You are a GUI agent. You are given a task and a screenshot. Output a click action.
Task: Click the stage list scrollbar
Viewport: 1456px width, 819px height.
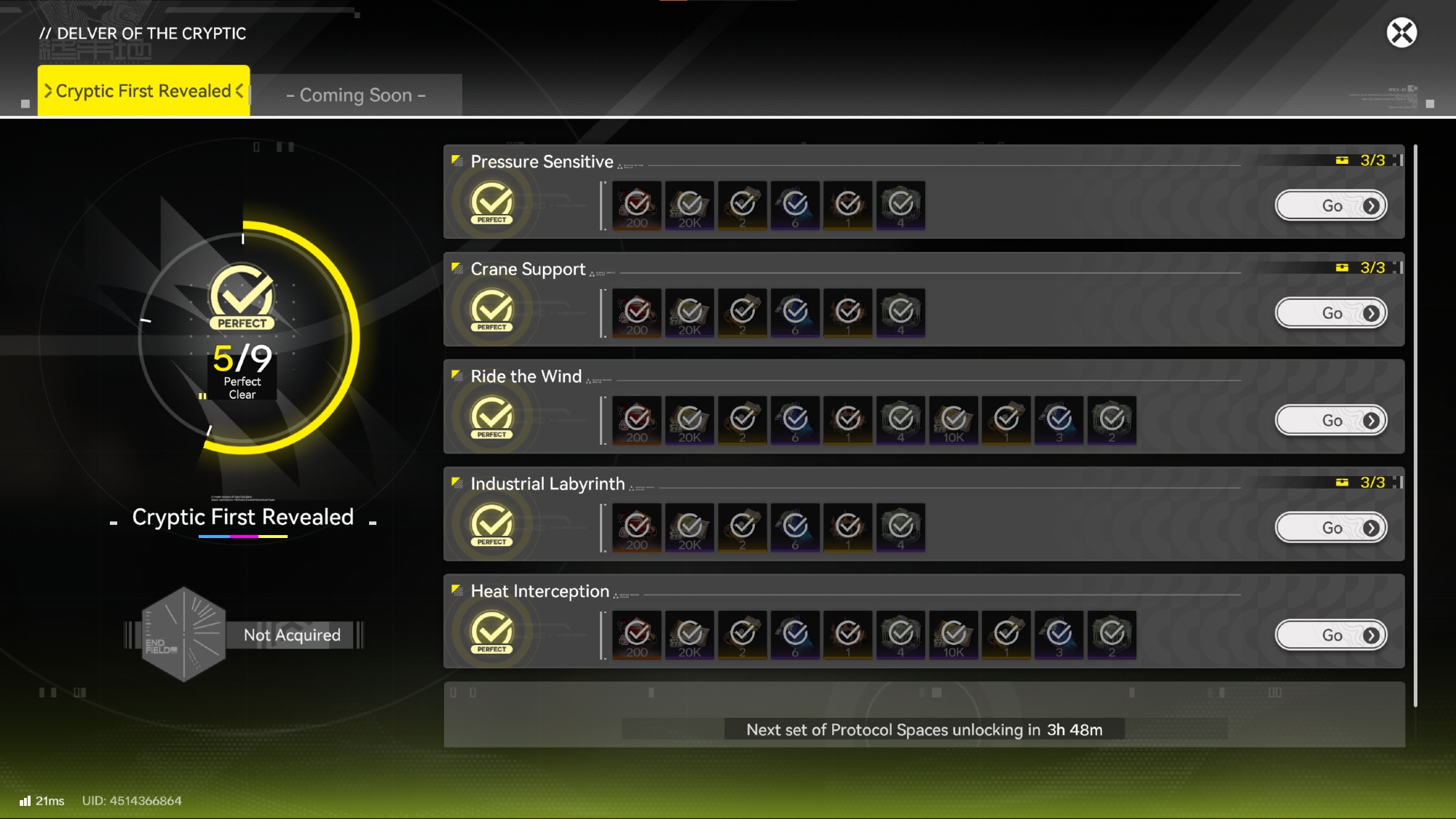click(1415, 425)
